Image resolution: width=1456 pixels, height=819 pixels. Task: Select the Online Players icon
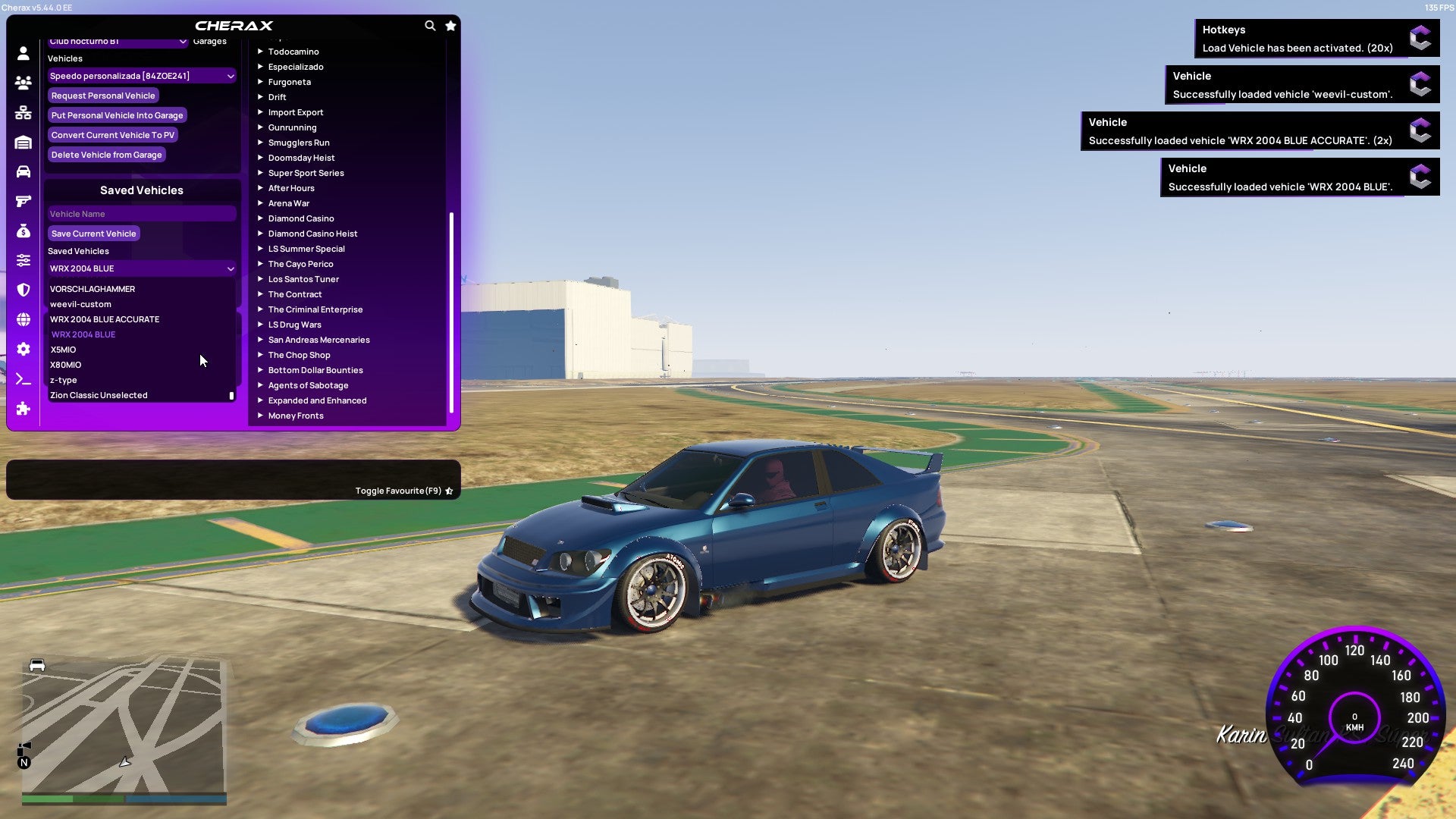pyautogui.click(x=23, y=82)
